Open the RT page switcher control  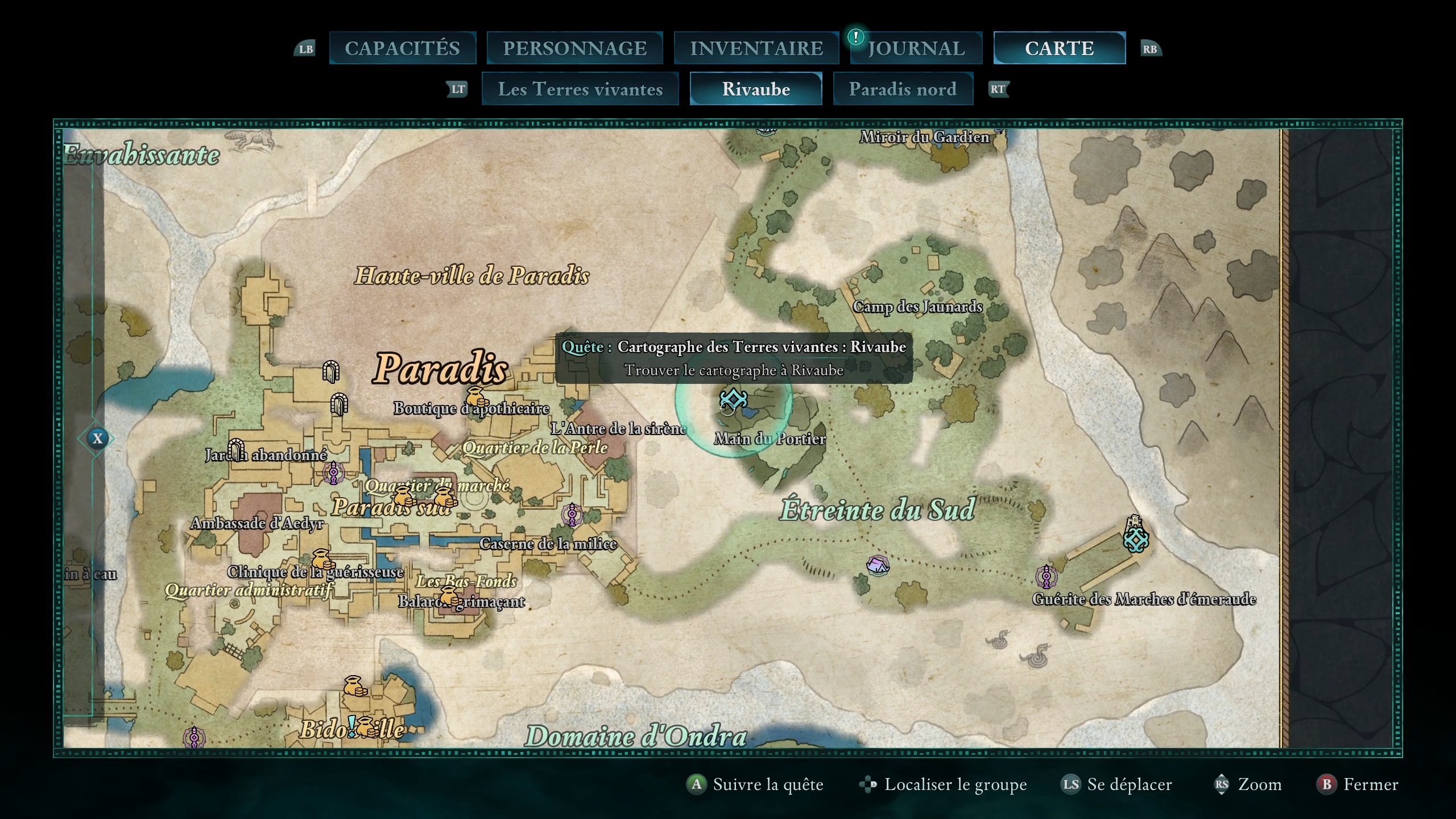pos(999,89)
